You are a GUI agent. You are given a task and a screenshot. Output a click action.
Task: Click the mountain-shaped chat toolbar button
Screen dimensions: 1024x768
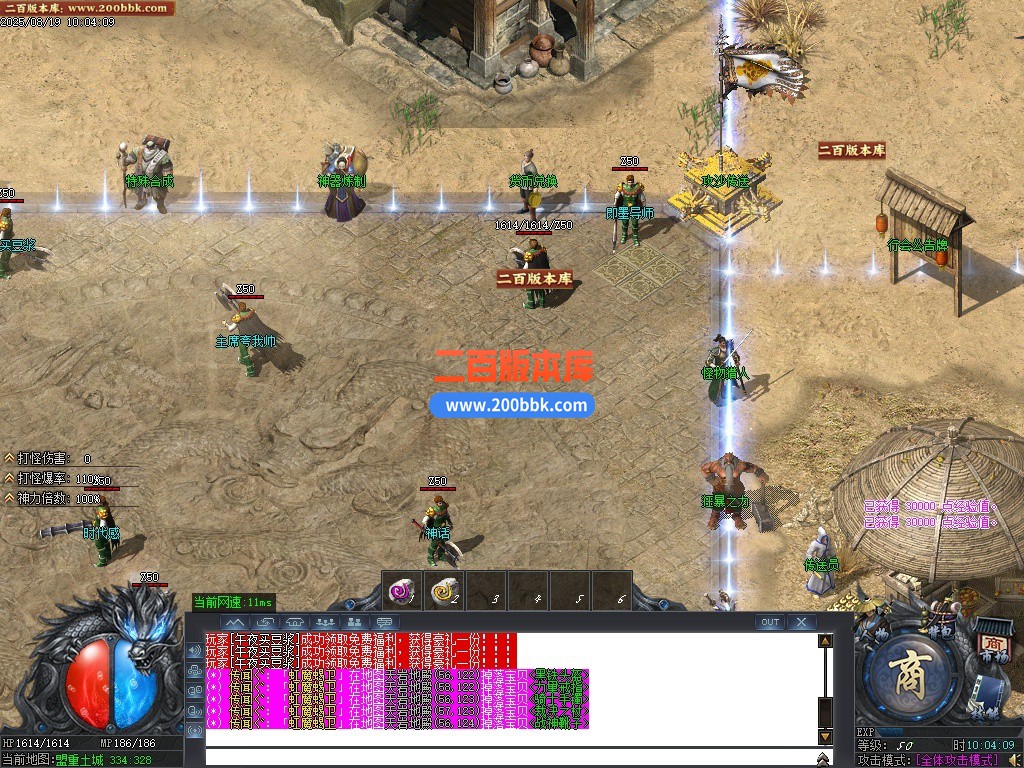click(x=236, y=622)
